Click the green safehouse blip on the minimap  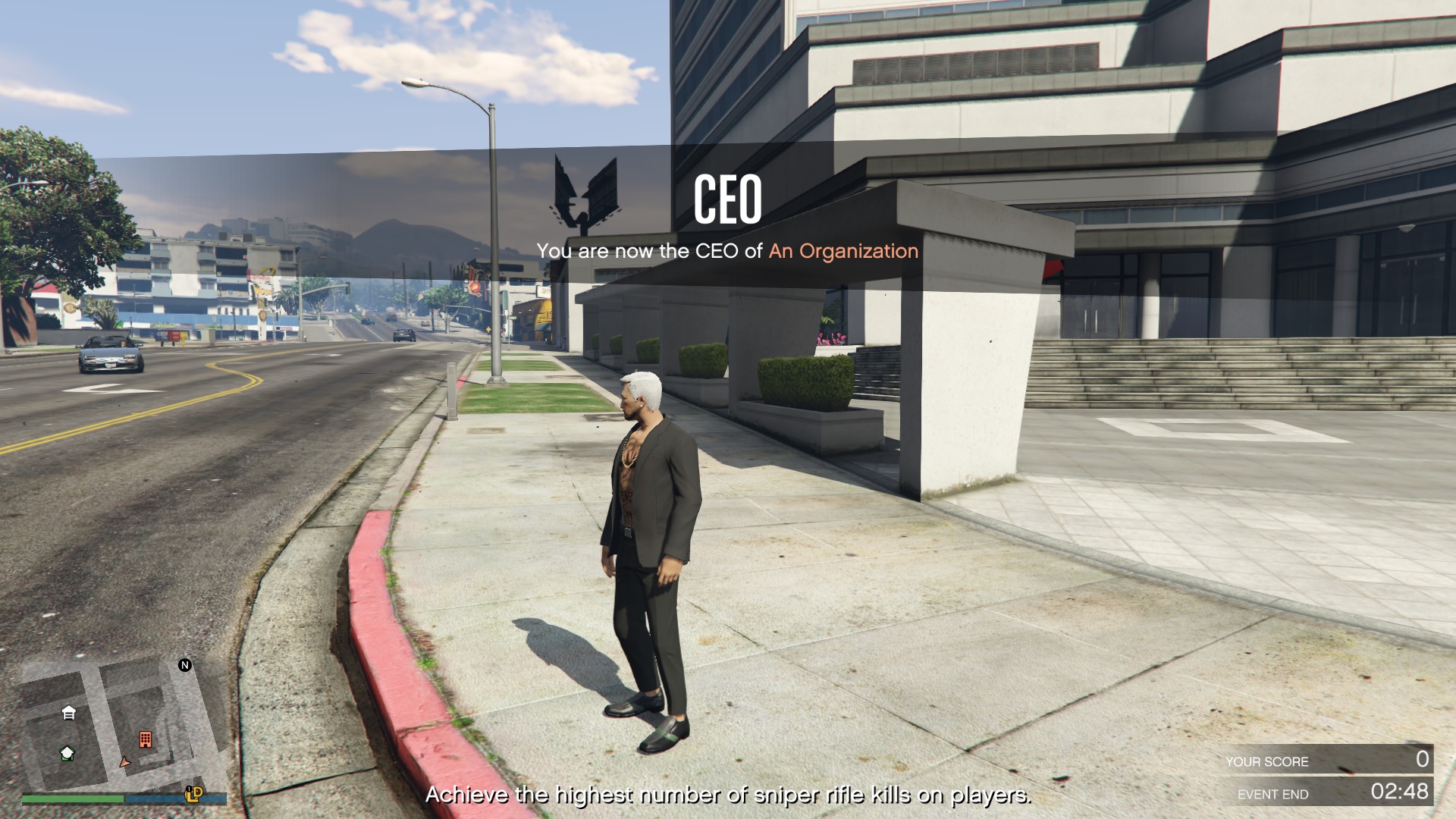click(67, 753)
